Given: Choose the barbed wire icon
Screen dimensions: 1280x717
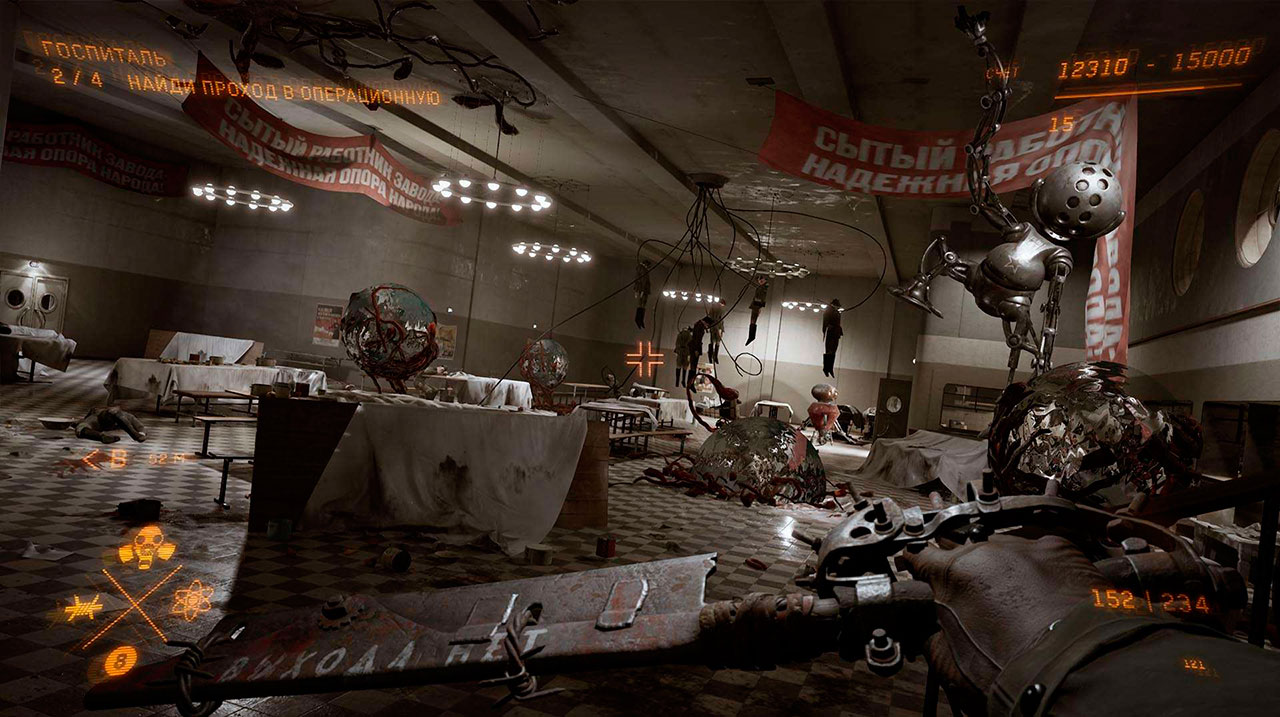Looking at the screenshot, I should [82, 606].
